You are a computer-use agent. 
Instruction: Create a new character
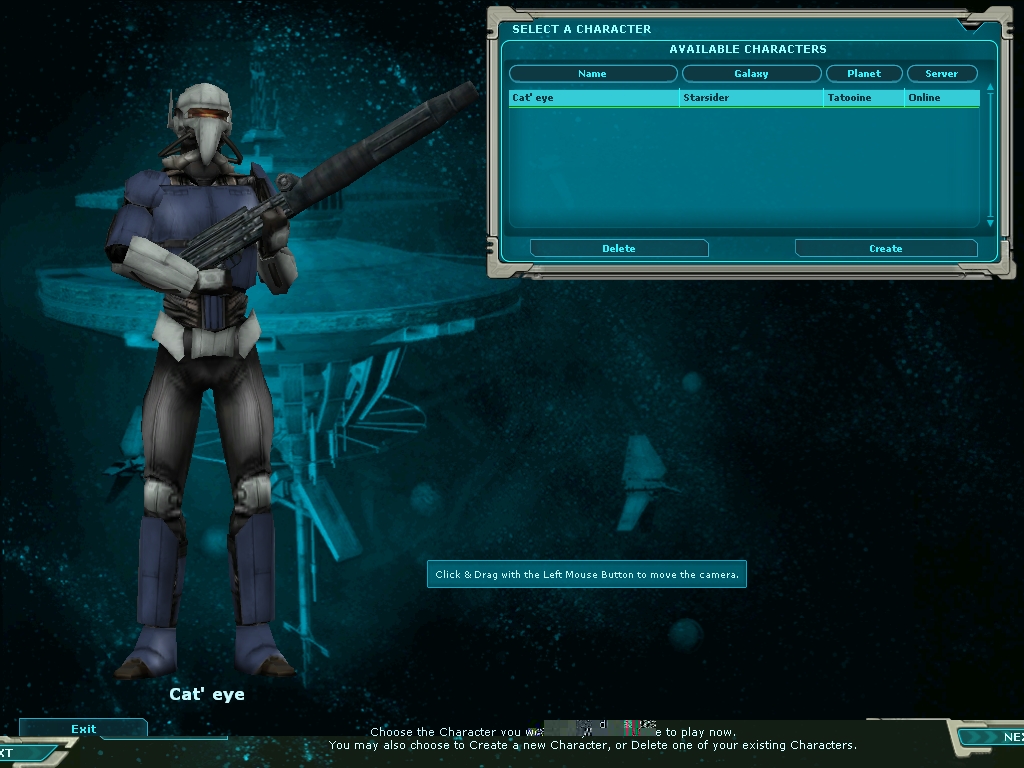[x=885, y=248]
